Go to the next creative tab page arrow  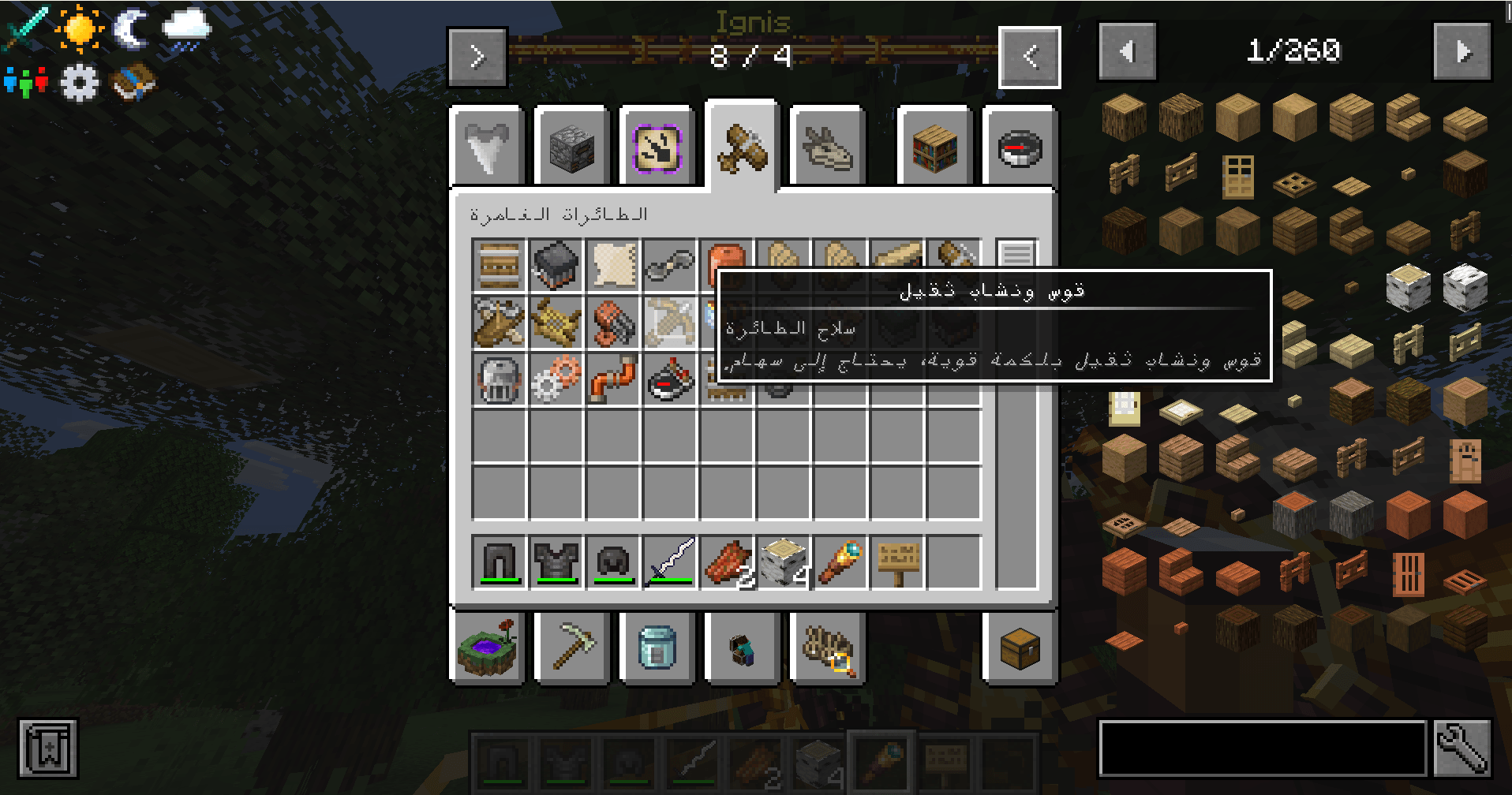coord(477,57)
